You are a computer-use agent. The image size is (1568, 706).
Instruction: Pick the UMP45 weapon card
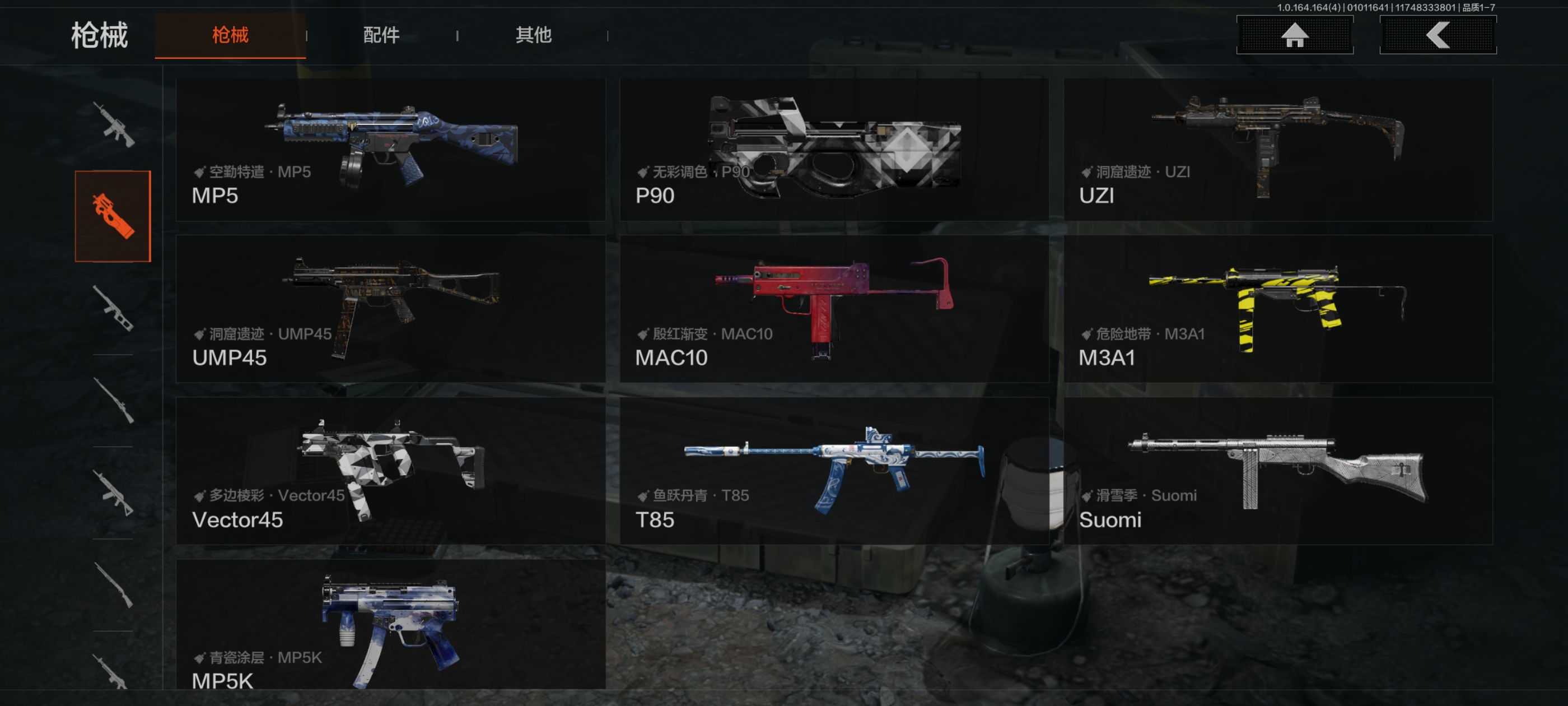(x=390, y=309)
